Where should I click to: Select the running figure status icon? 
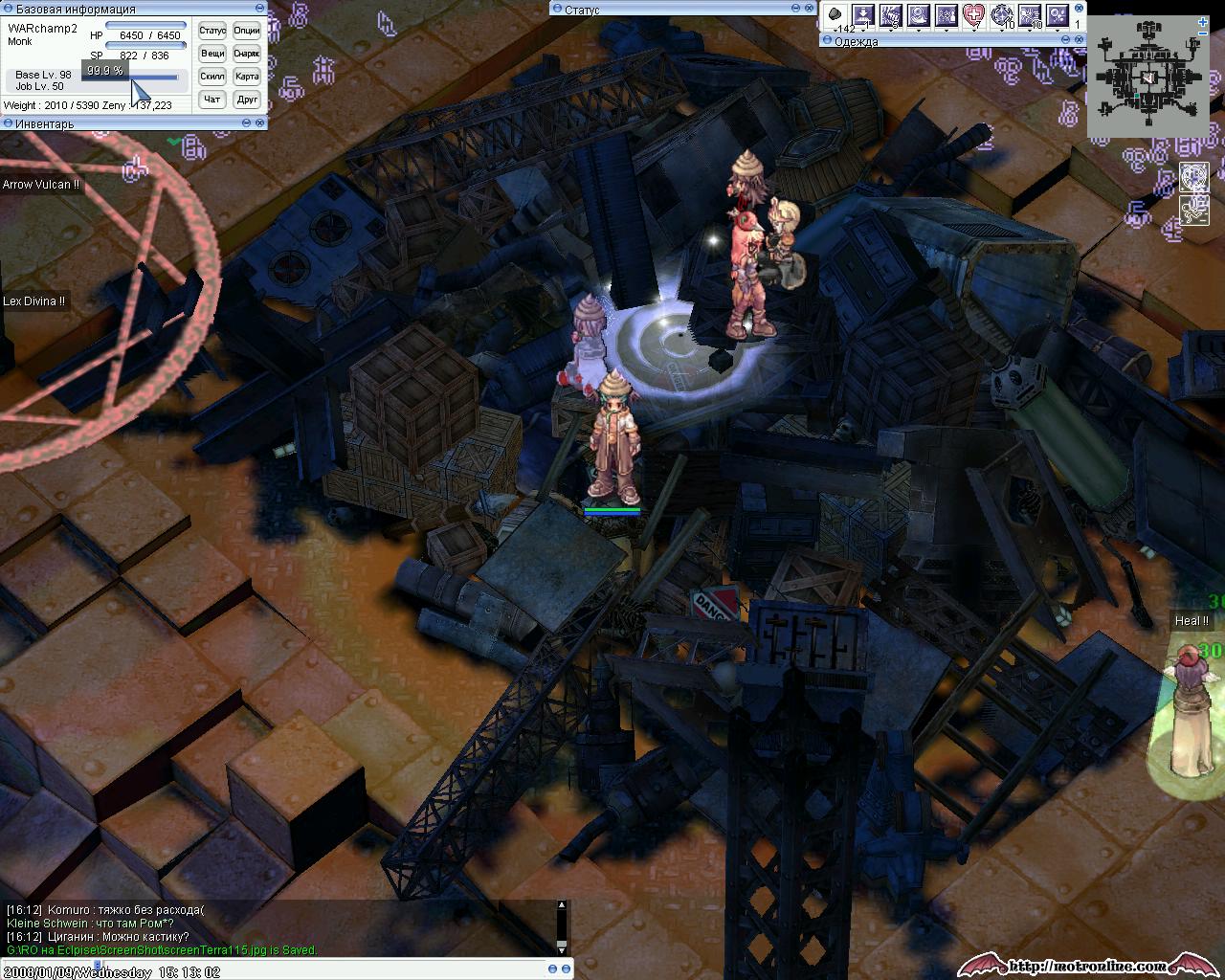coord(1193,209)
